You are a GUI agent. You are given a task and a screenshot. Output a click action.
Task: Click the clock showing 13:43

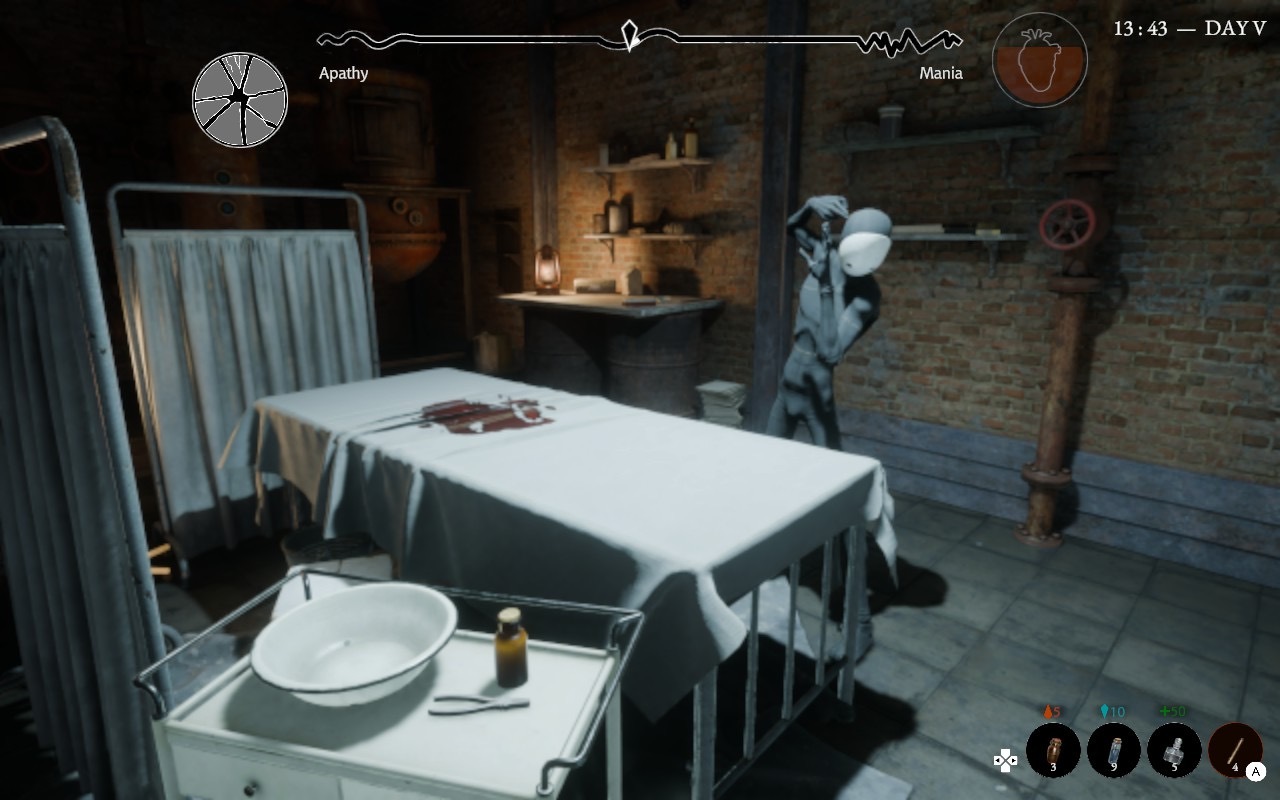[x=1140, y=28]
